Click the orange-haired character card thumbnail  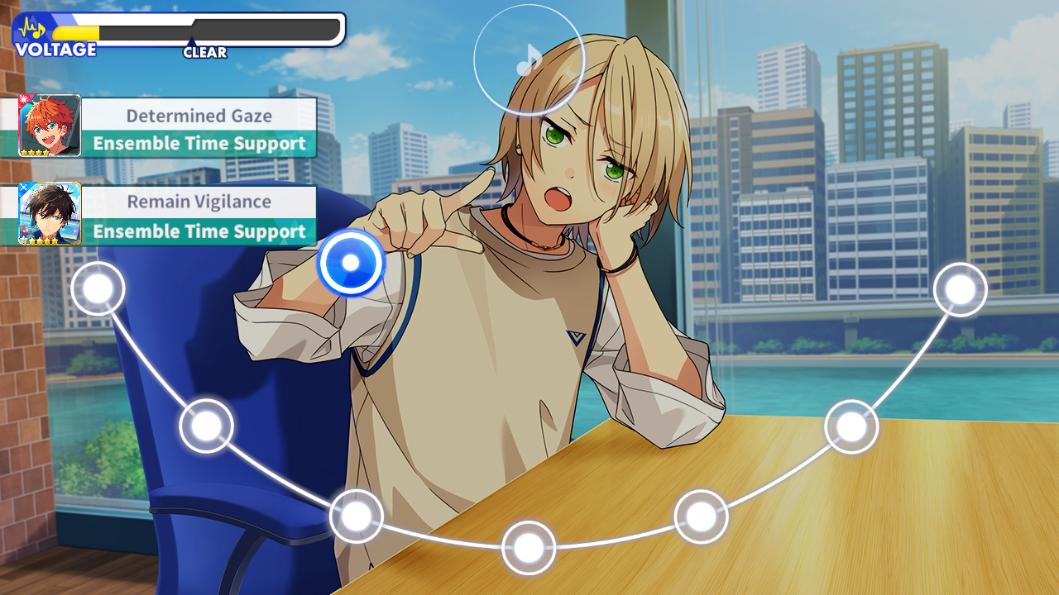(x=49, y=126)
